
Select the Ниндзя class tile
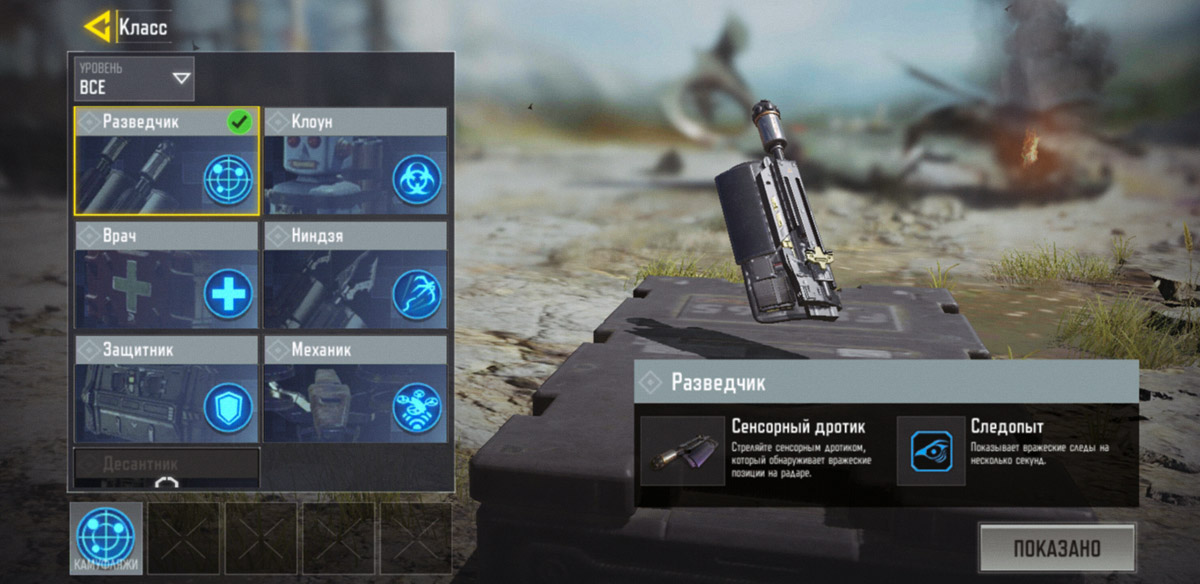coord(355,276)
